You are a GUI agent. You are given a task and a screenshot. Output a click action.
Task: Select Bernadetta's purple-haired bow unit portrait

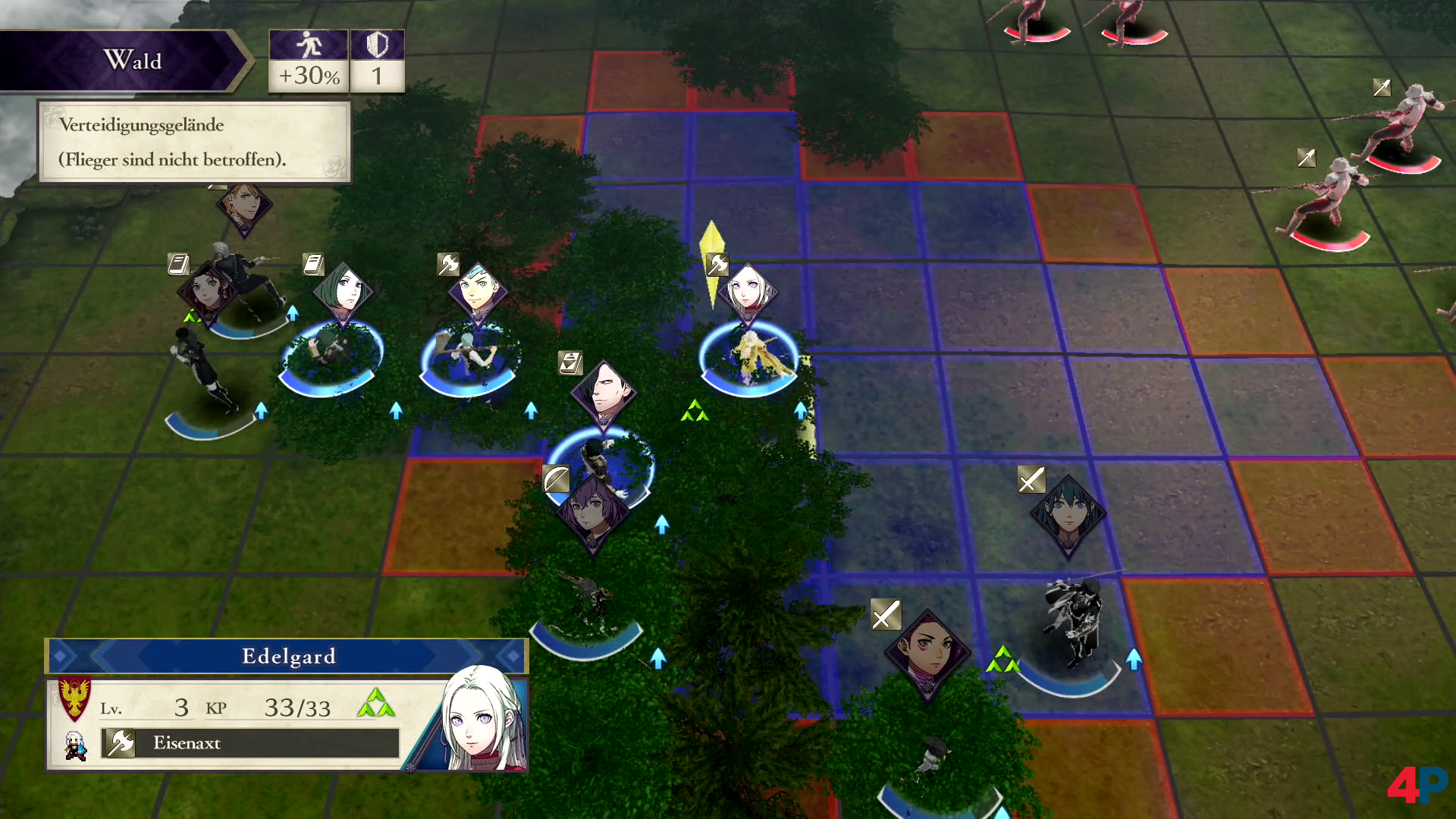(x=592, y=510)
